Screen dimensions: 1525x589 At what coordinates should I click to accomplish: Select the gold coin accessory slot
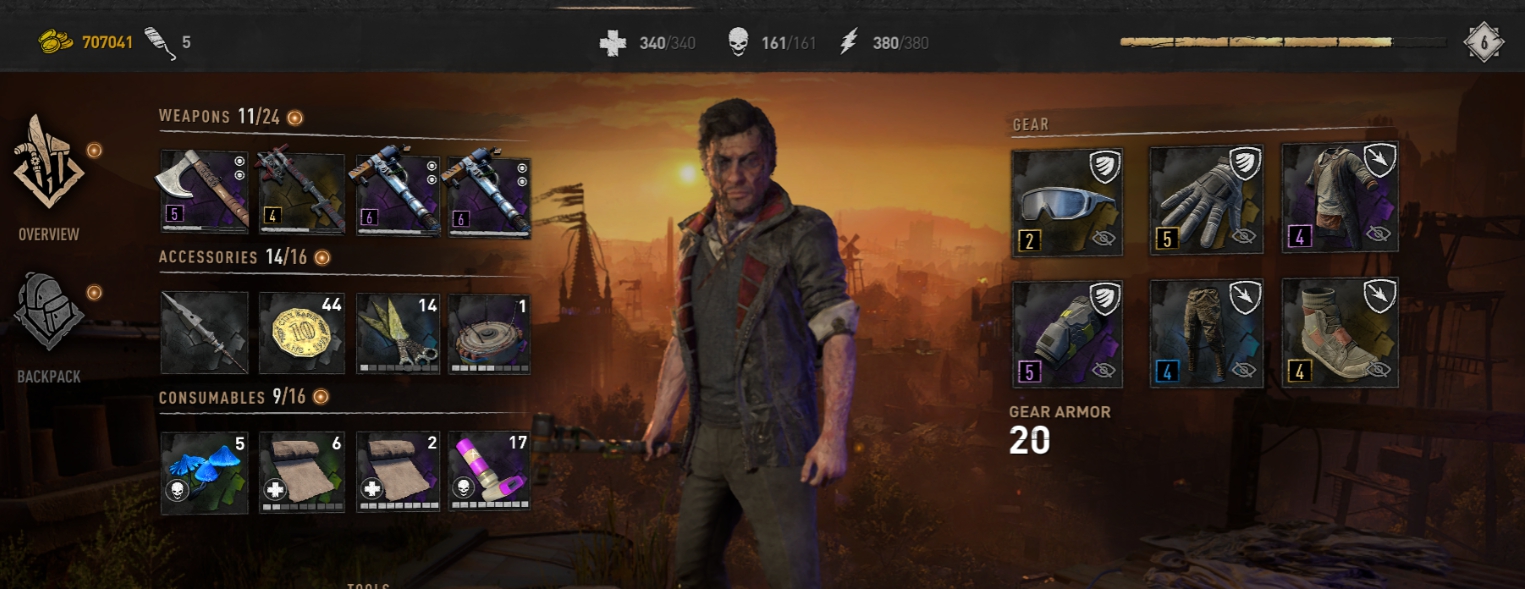point(302,333)
